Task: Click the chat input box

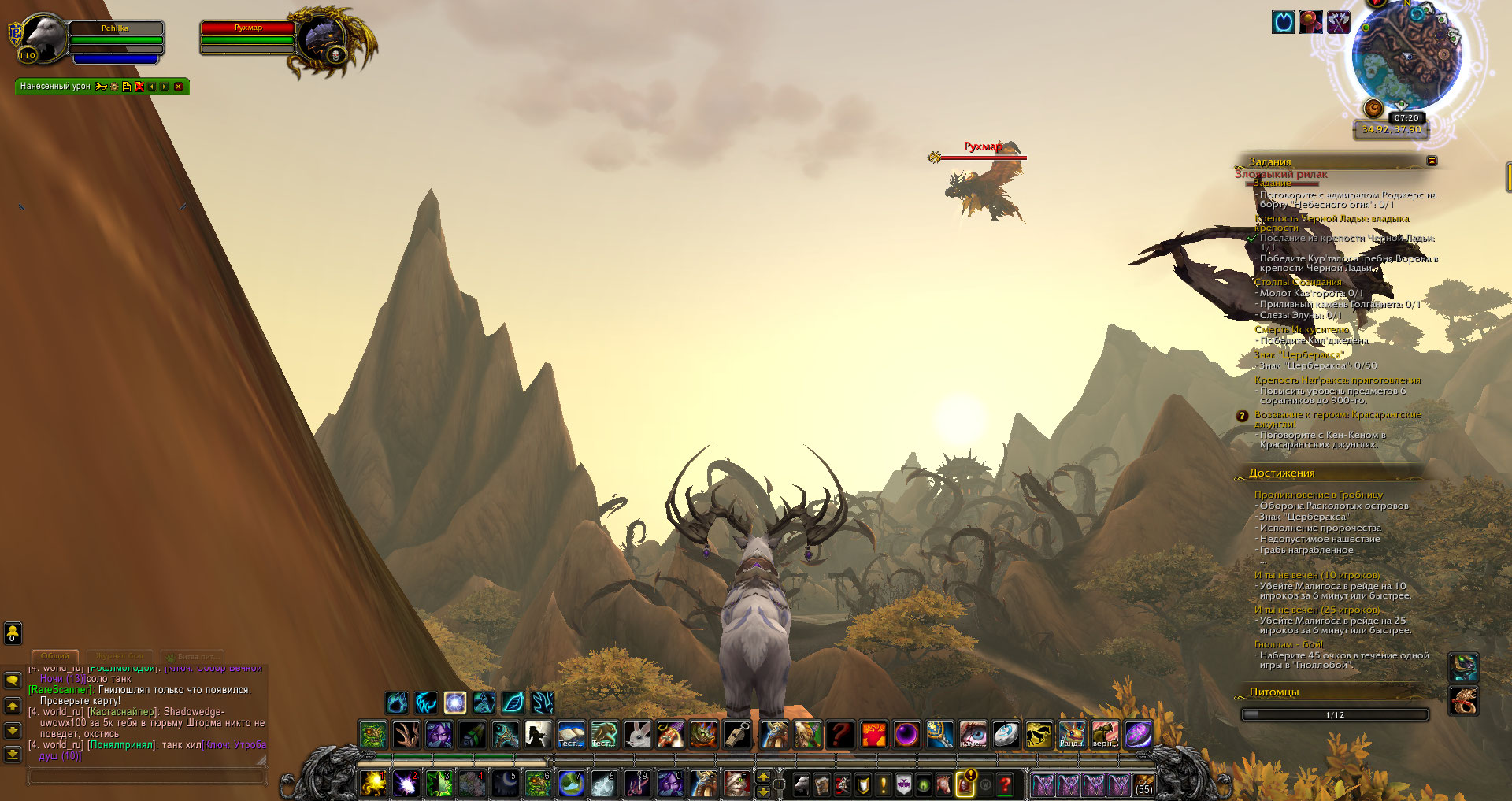Action: 146,777
